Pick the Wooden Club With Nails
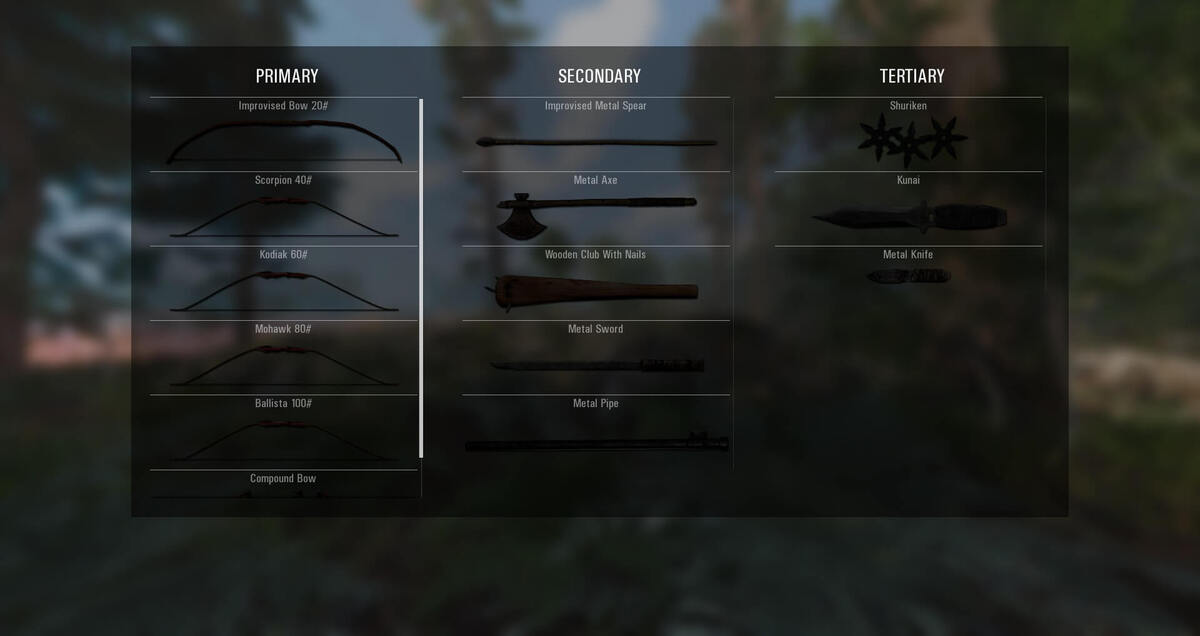 596,285
